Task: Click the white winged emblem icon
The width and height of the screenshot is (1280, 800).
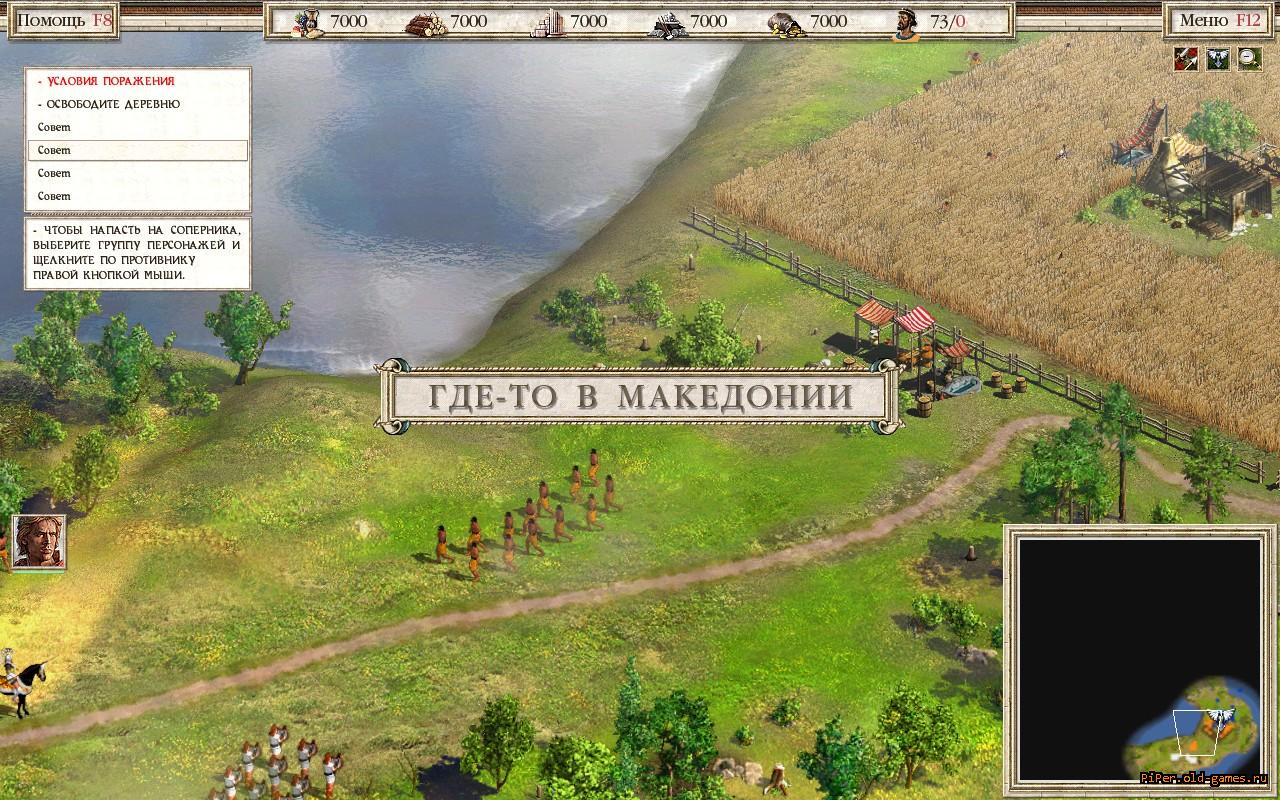Action: coord(1217,59)
